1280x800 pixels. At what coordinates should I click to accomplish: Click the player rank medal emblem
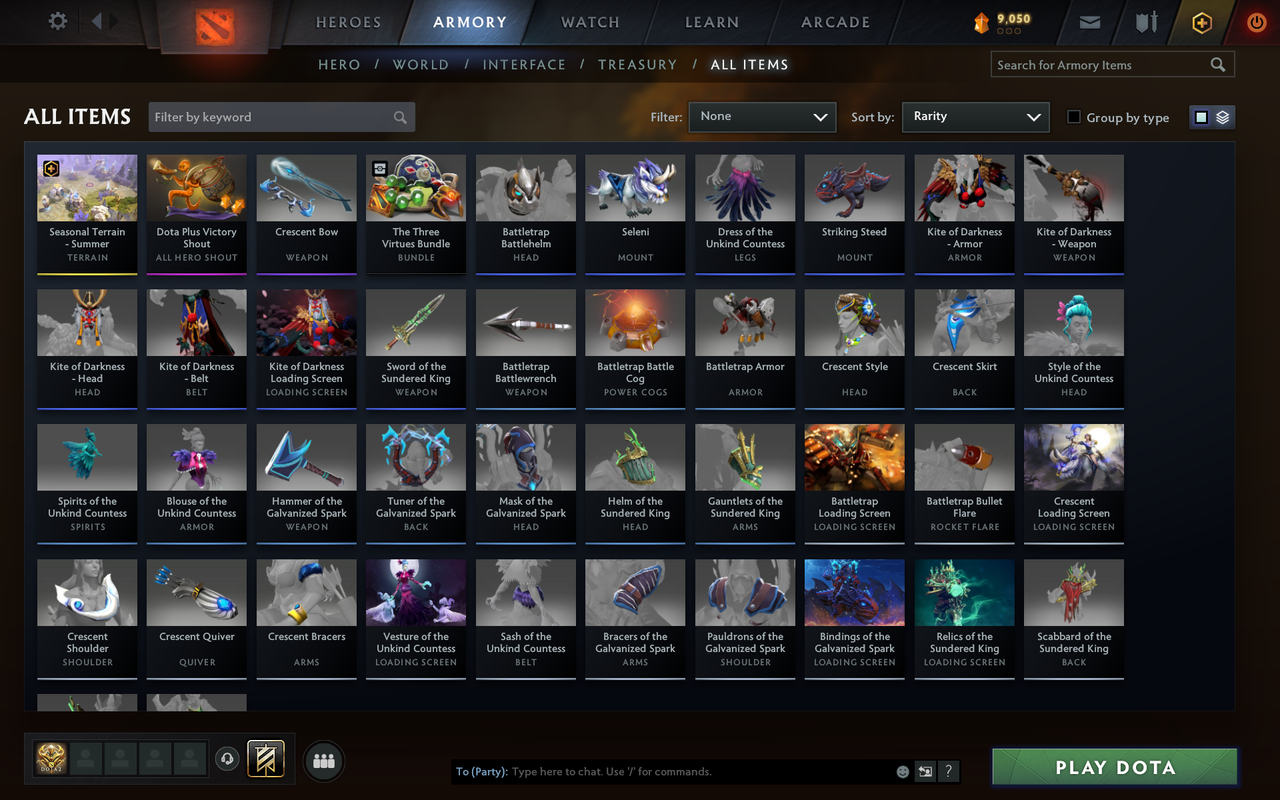click(50, 760)
